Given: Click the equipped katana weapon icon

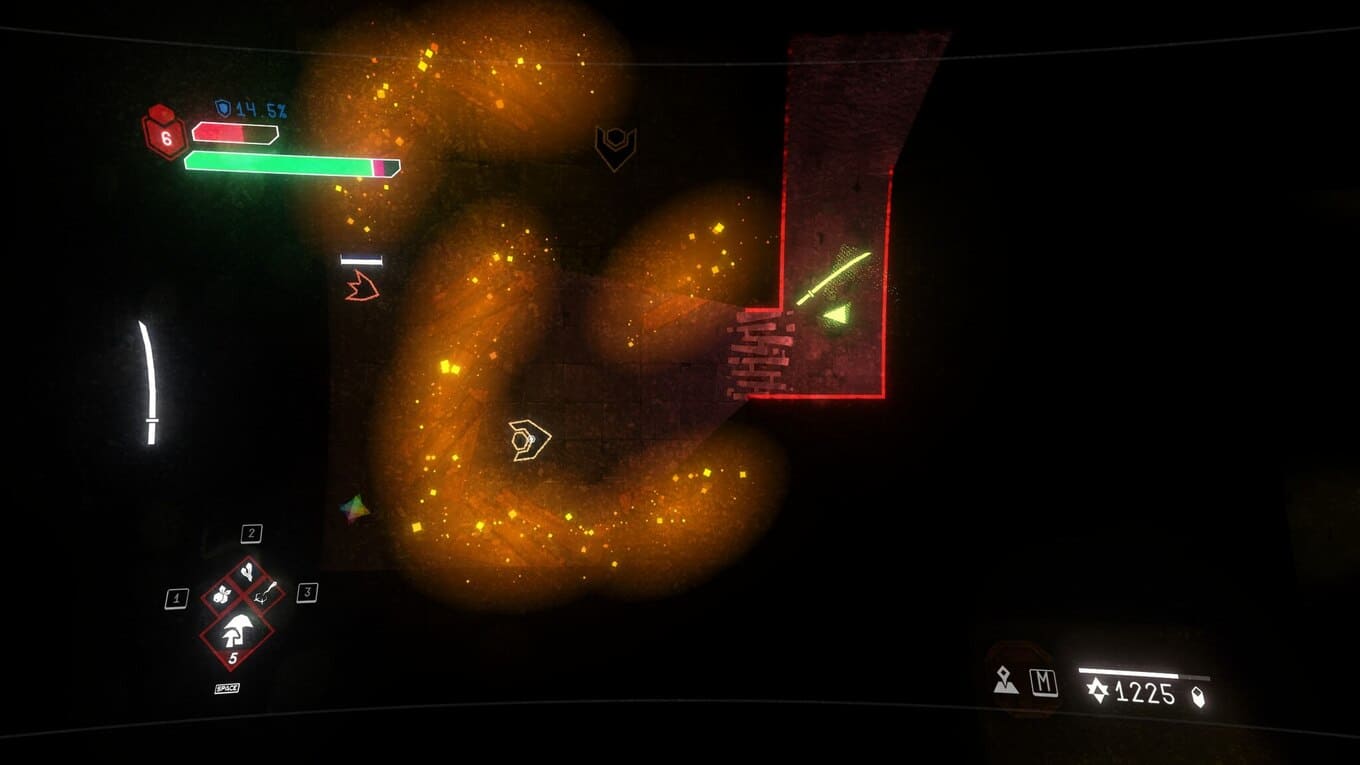Looking at the screenshot, I should point(148,383).
